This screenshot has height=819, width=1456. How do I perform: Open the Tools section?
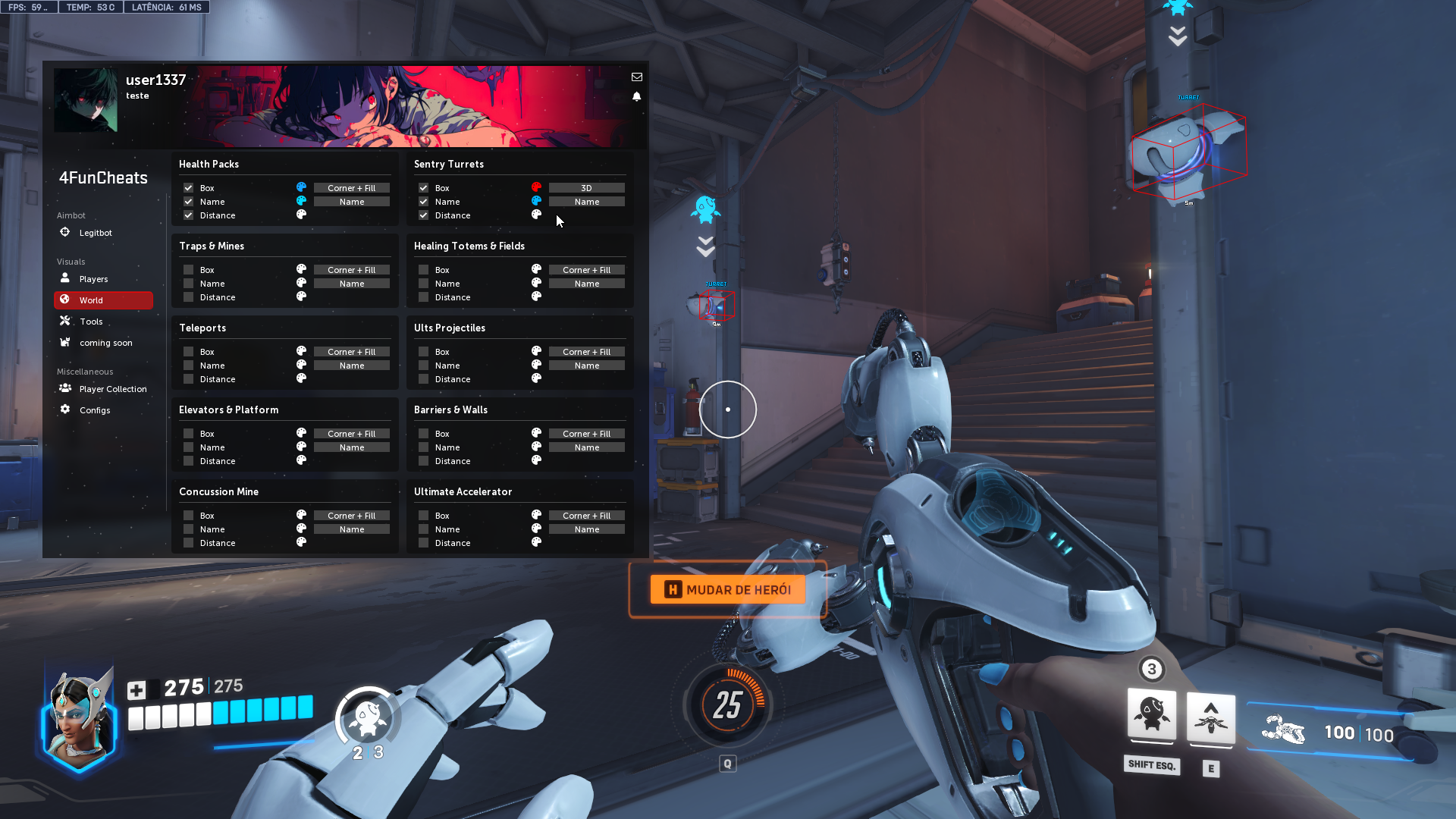(x=91, y=322)
